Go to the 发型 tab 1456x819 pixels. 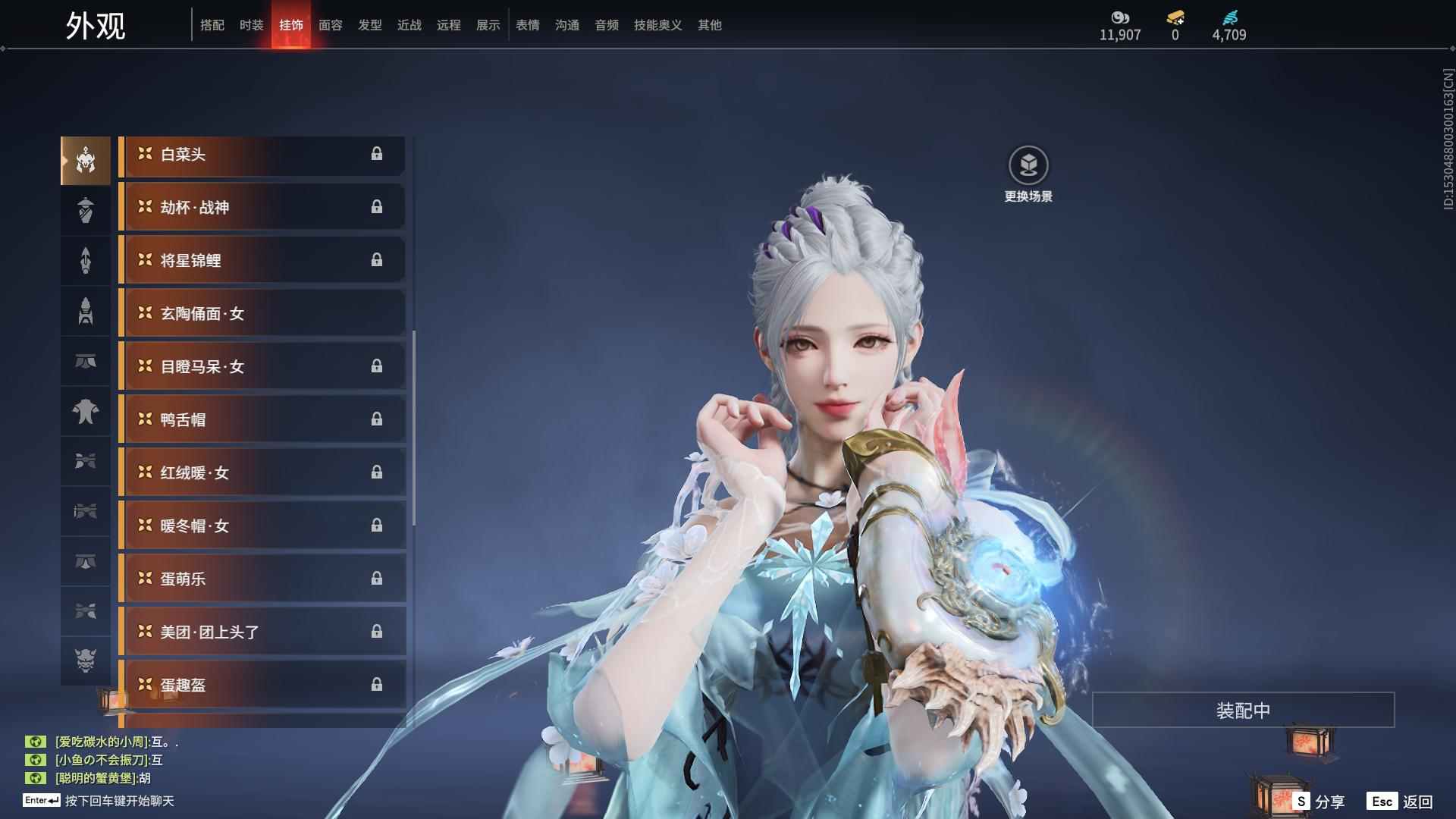(x=370, y=25)
